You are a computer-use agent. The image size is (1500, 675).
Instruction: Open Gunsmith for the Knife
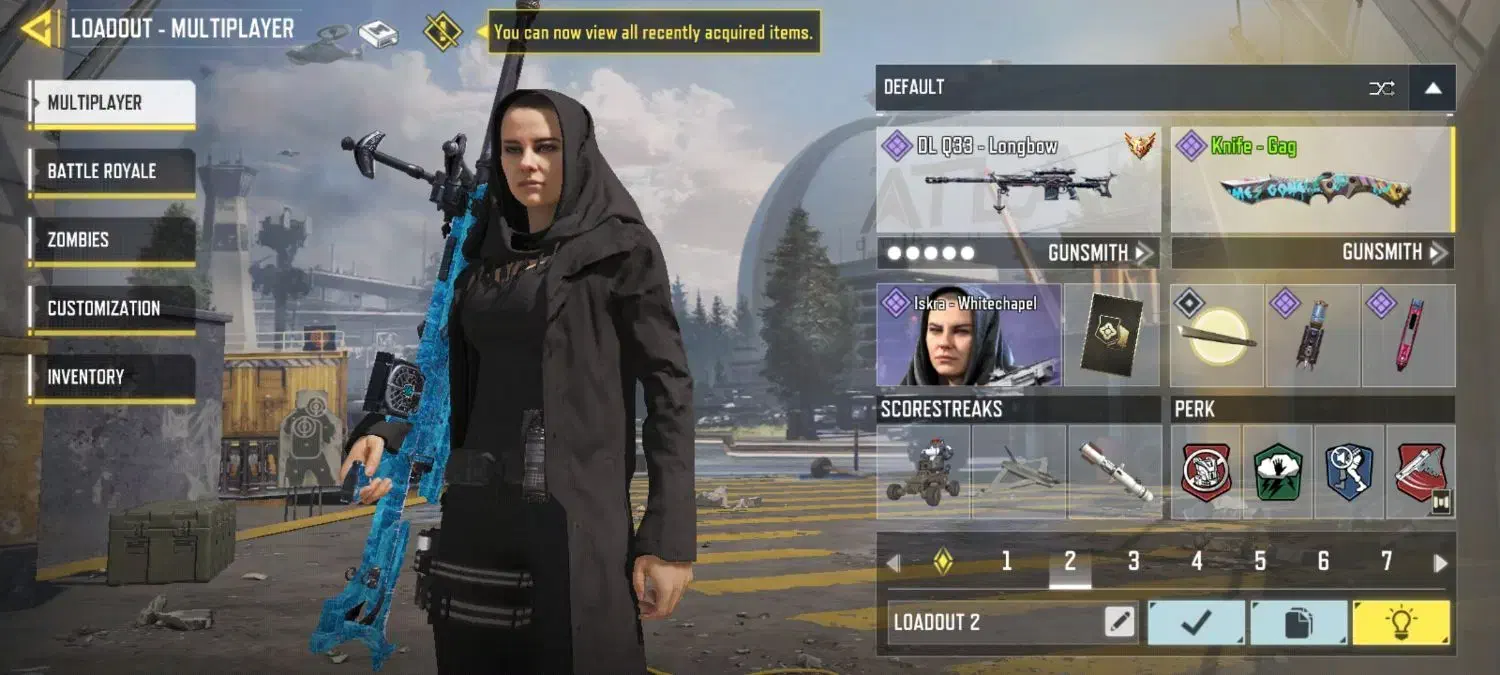click(1395, 253)
